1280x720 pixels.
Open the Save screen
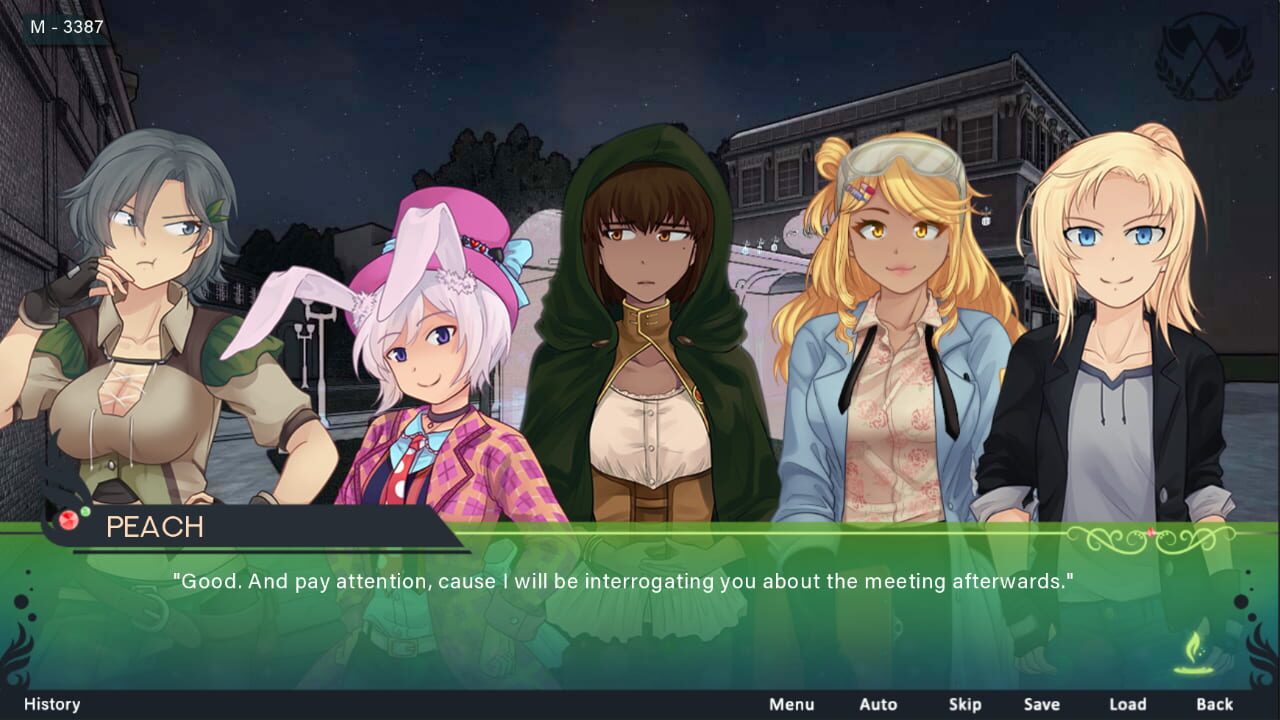1041,704
